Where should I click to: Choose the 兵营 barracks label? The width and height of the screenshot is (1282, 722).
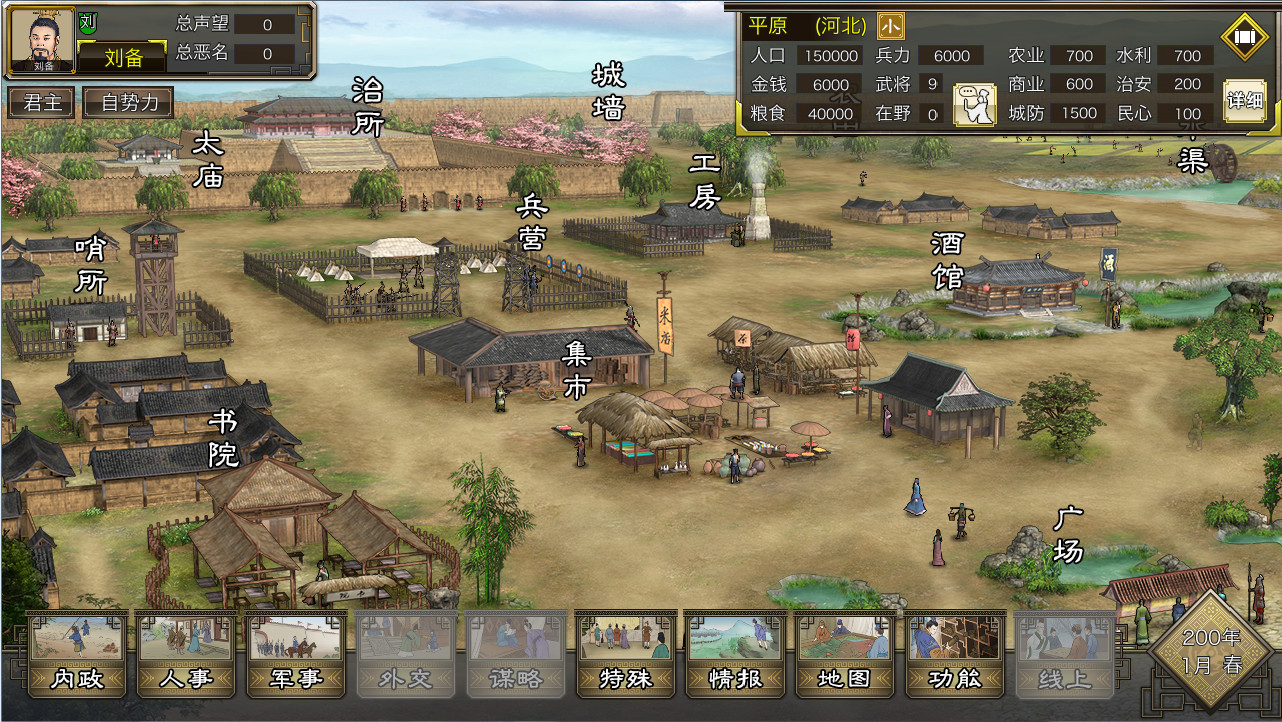tap(531, 222)
